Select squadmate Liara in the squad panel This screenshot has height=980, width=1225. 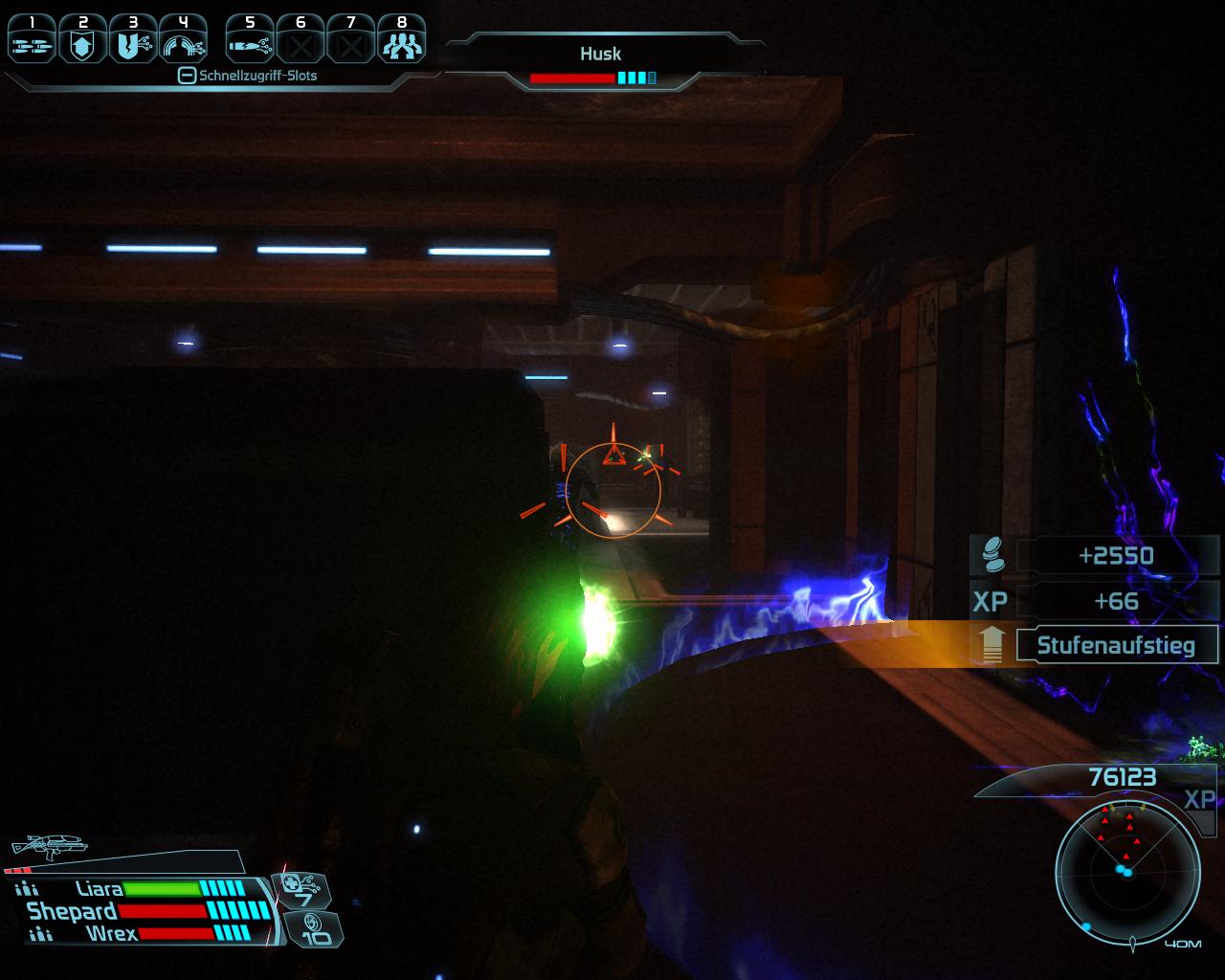point(100,889)
